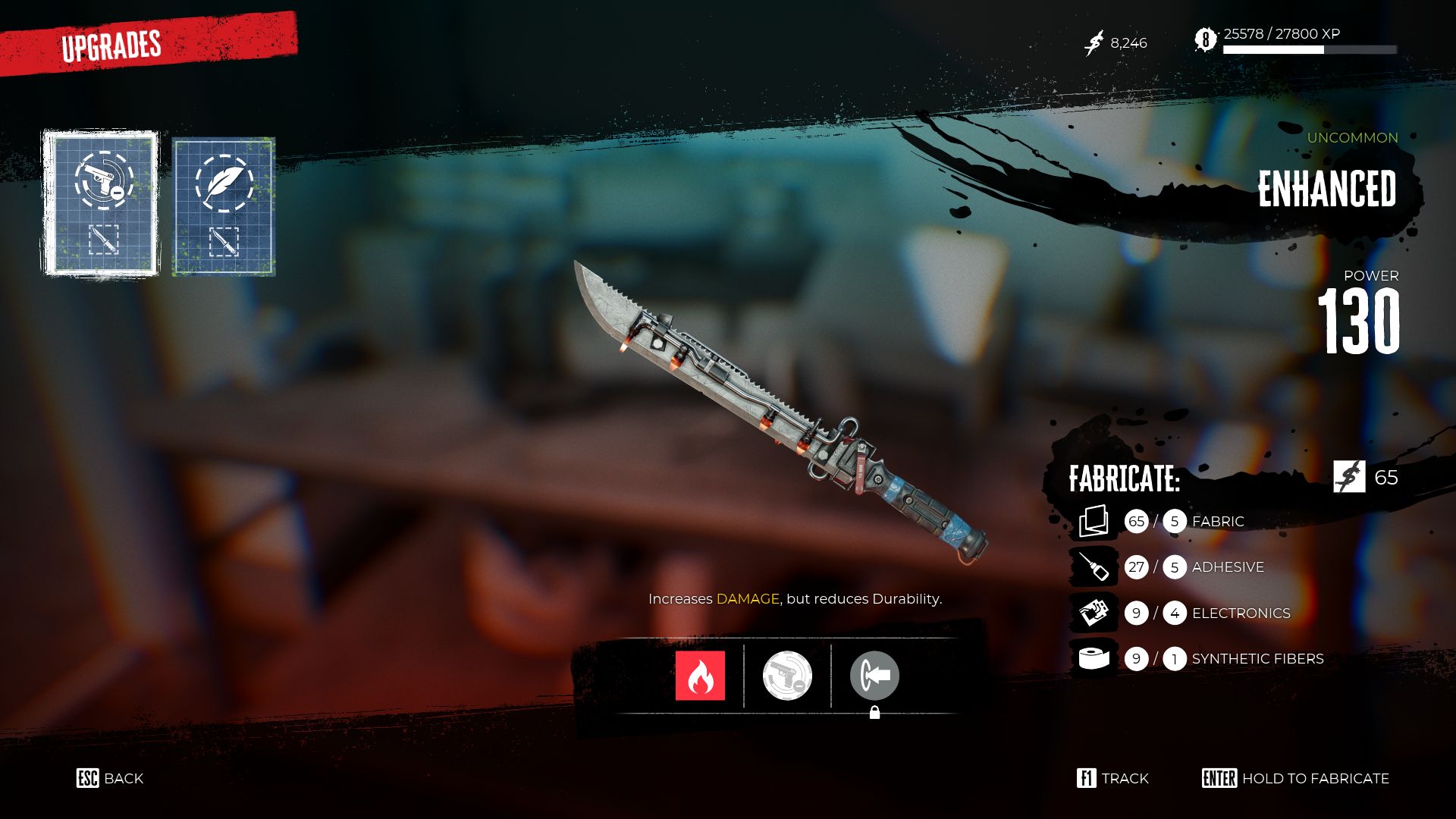
Task: Choose the feather blueprint upgrade card
Action: coord(224,206)
